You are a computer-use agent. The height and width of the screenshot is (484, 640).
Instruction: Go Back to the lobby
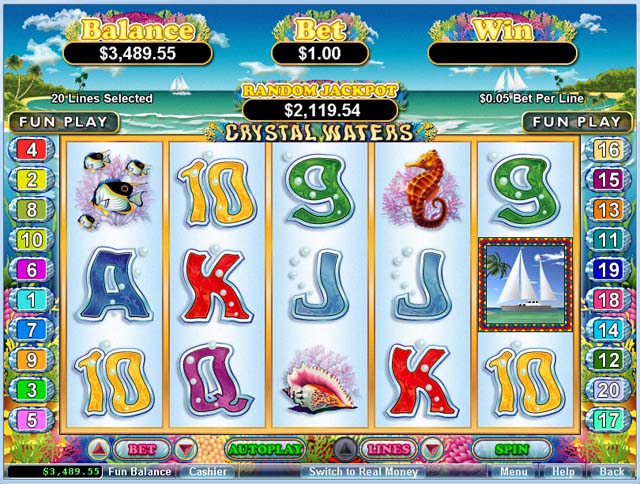point(611,471)
